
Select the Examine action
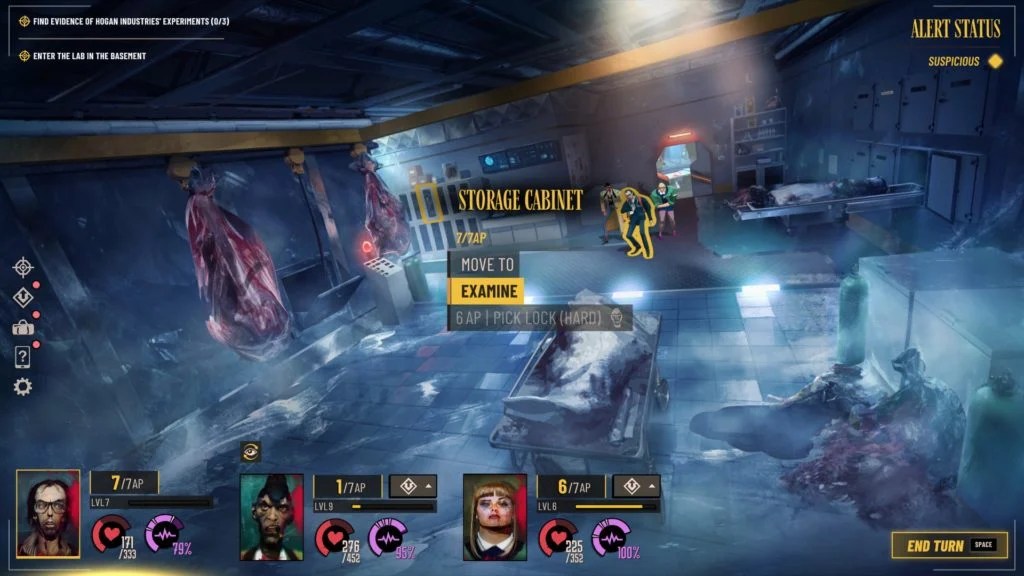pos(487,291)
